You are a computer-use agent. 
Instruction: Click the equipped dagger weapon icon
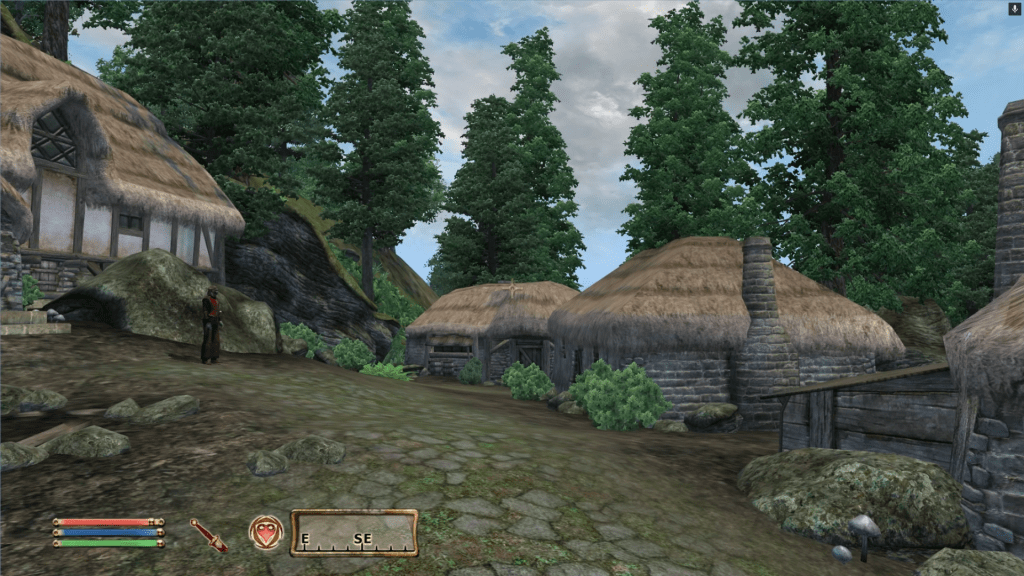pos(209,535)
